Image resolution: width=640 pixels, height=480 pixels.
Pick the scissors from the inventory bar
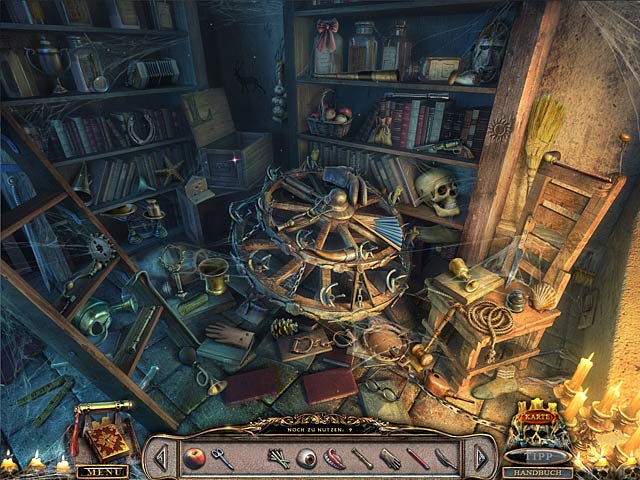pyautogui.click(x=222, y=459)
